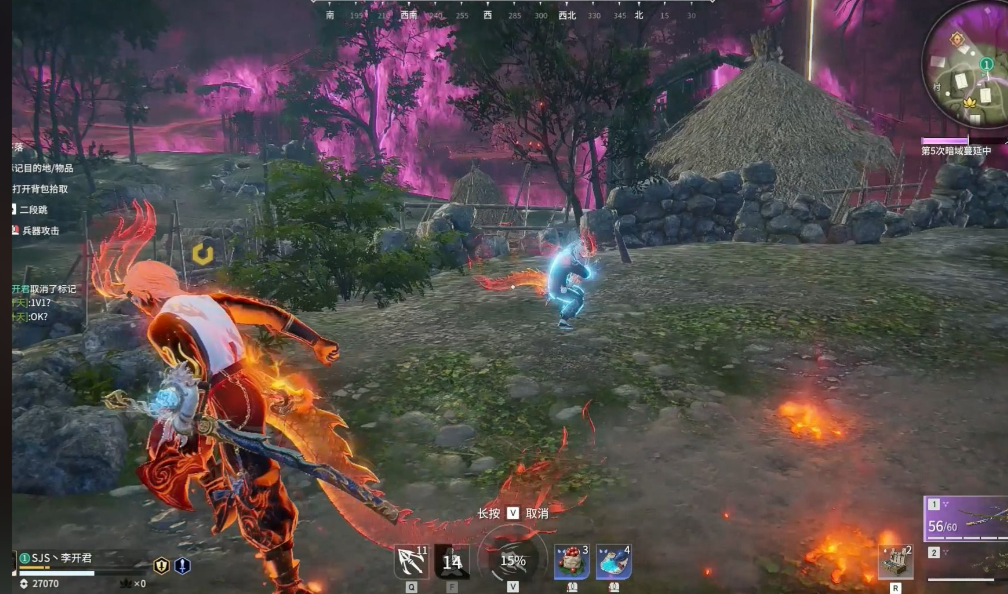Viewport: 1008px width, 594px height.
Task: Use the blue armor powder item slot
Action: (613, 562)
